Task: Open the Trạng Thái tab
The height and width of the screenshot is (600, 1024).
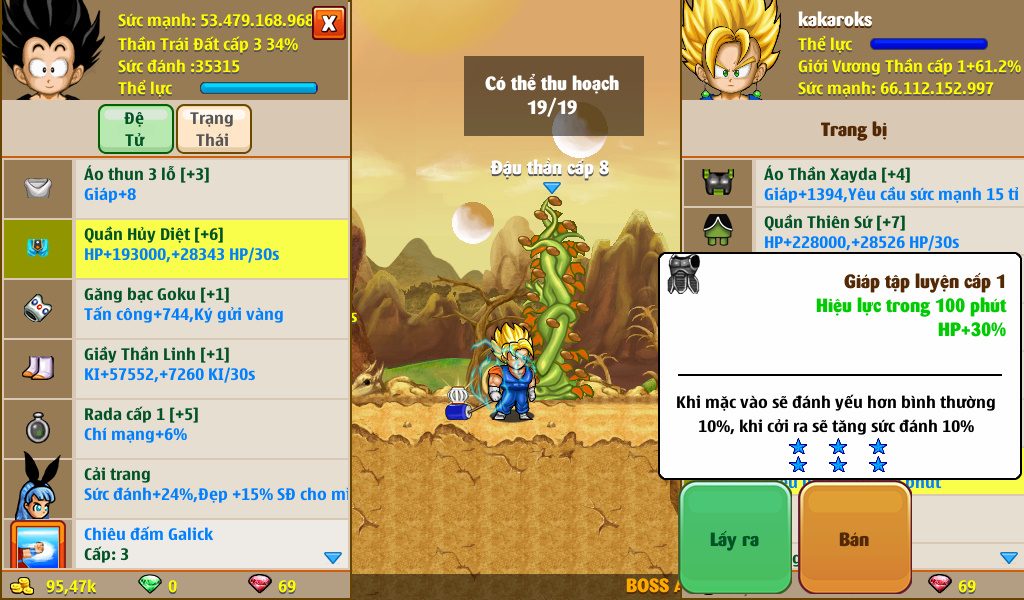Action: point(213,129)
